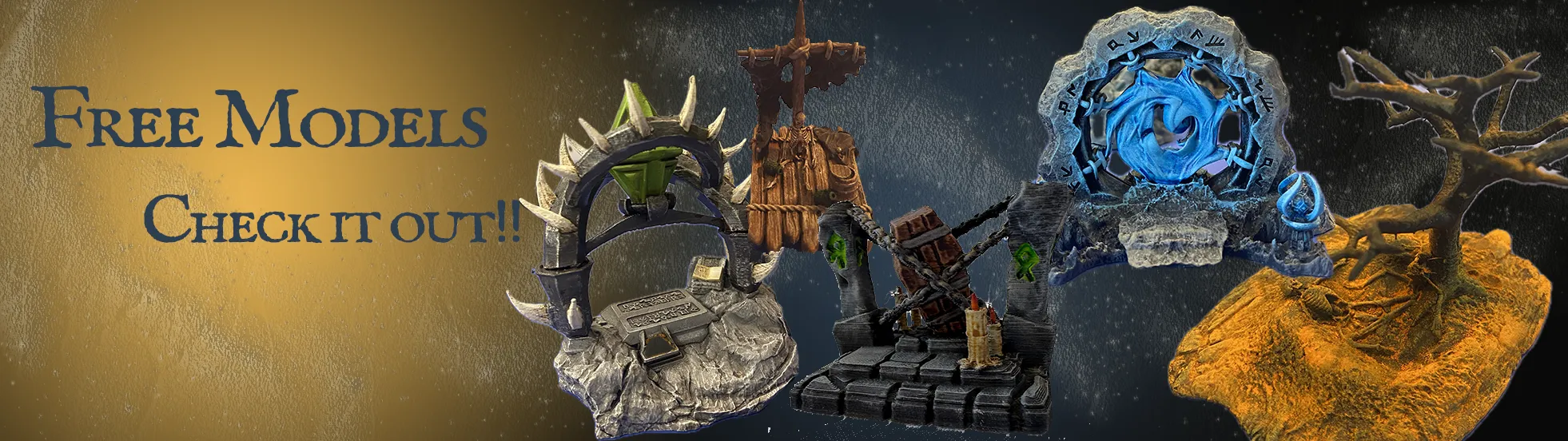The image size is (1568, 441).
Task: Click the "Check it out!!" banner text
Action: tap(332, 220)
